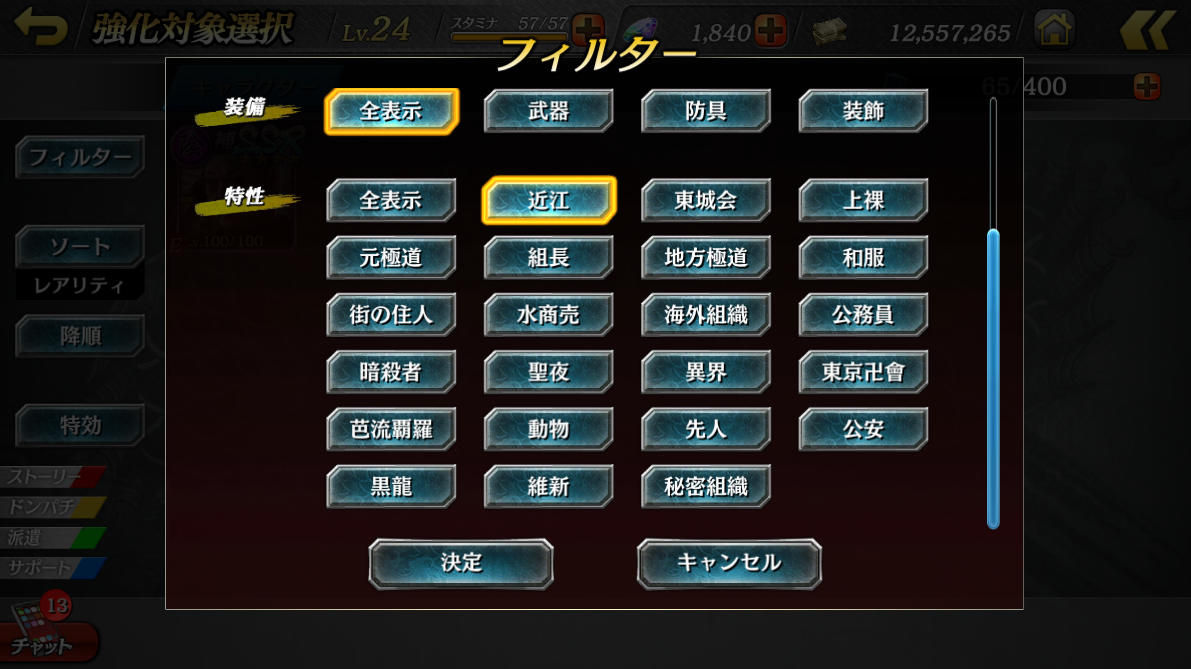Toggle the 水商売 trait filter
Screen dimensions: 1191x669
click(548, 315)
